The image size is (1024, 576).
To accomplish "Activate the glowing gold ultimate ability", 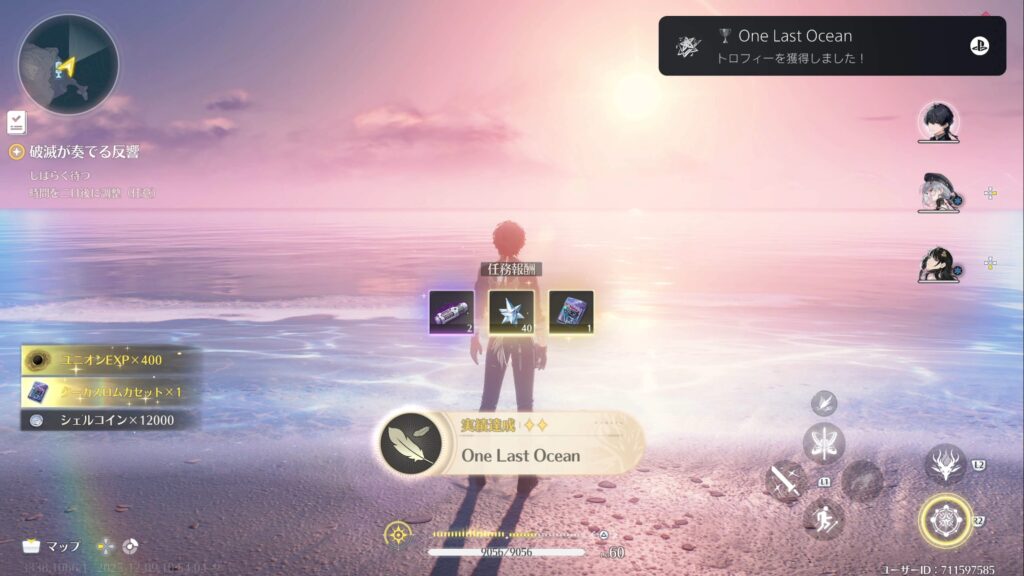I will pyautogui.click(x=944, y=521).
